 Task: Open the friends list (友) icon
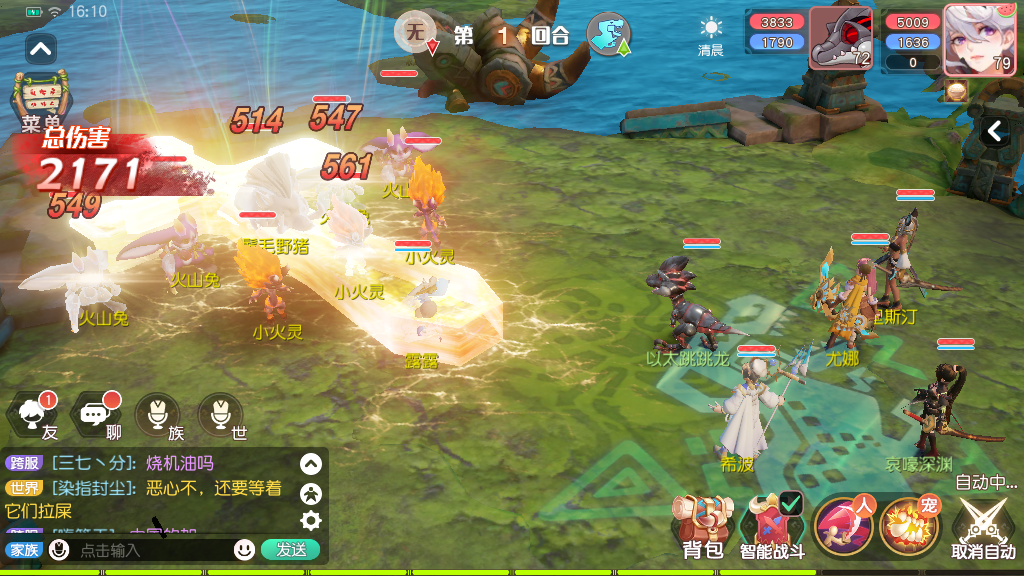33,415
